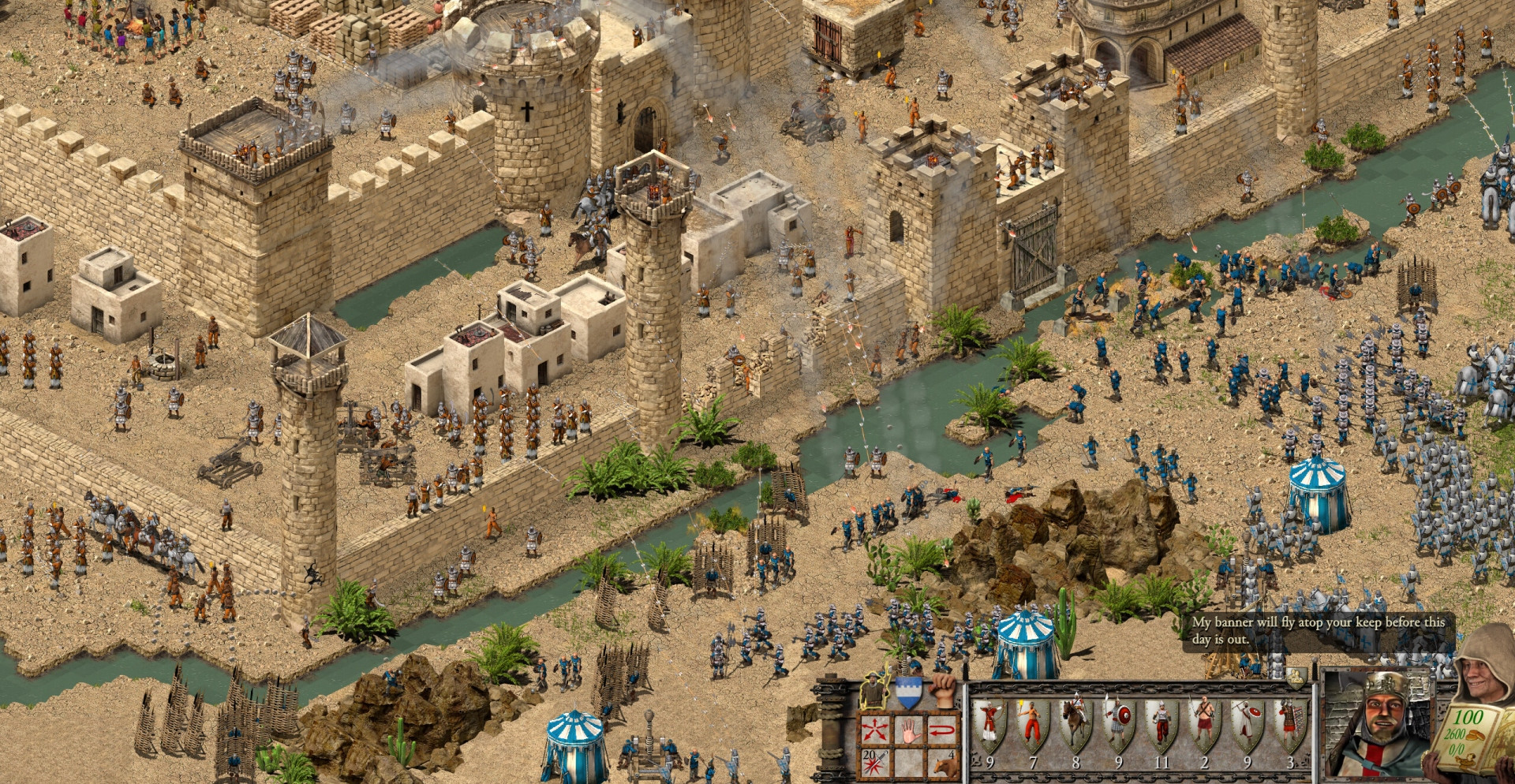Click the cow command slot showing 4
Screen dimensions: 1515x784
(945, 763)
